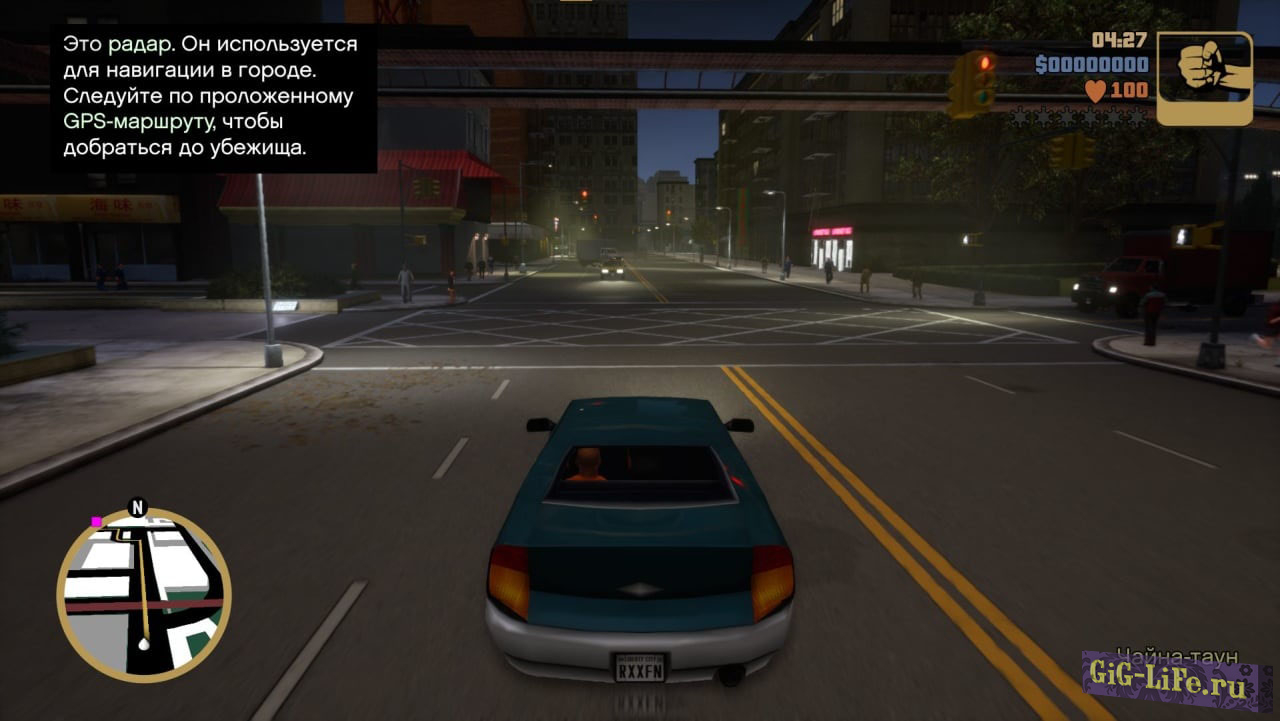Click the radar tutorial hint box
Image resolution: width=1280 pixels, height=721 pixels.
[210, 97]
